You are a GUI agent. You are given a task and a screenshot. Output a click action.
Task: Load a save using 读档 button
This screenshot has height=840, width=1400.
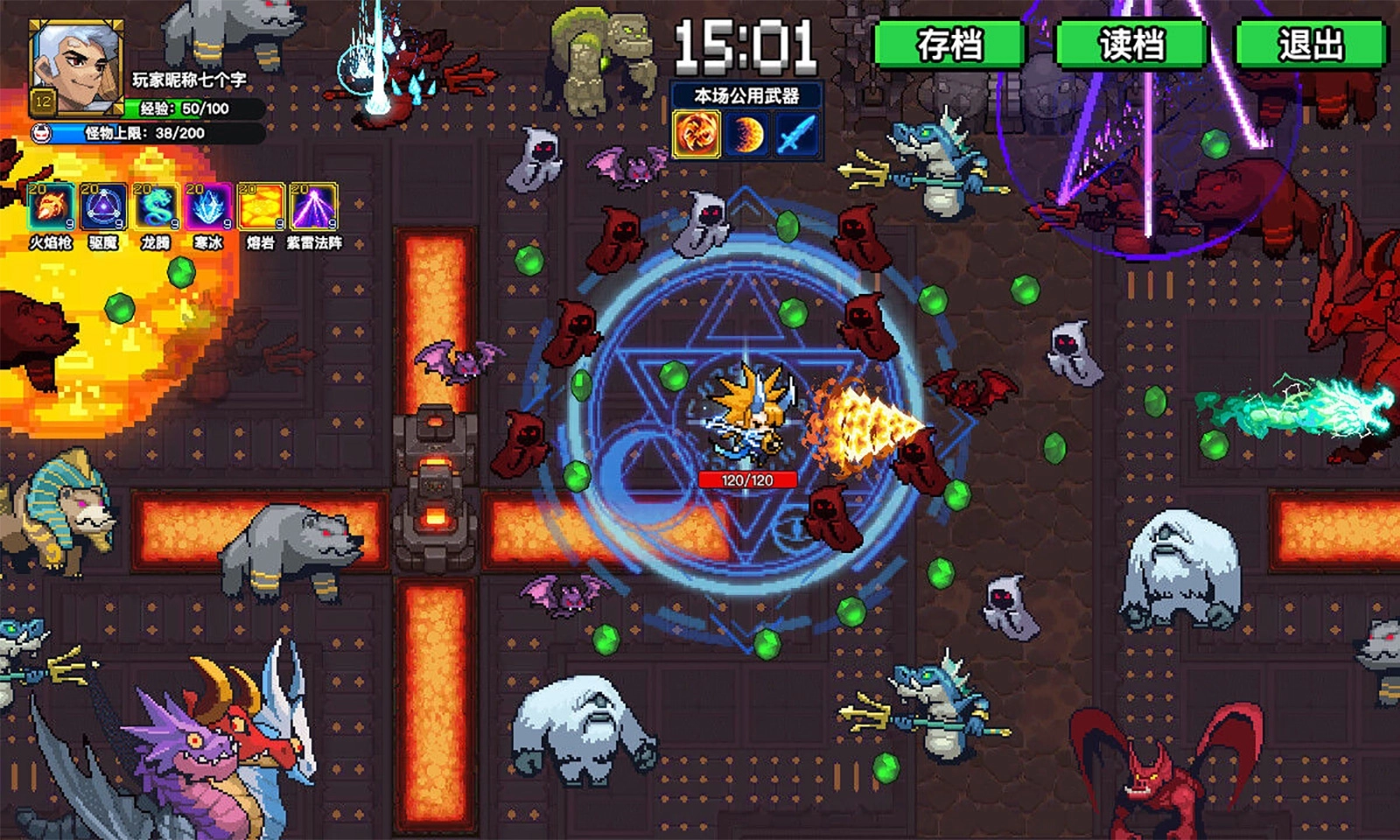coord(1131,44)
